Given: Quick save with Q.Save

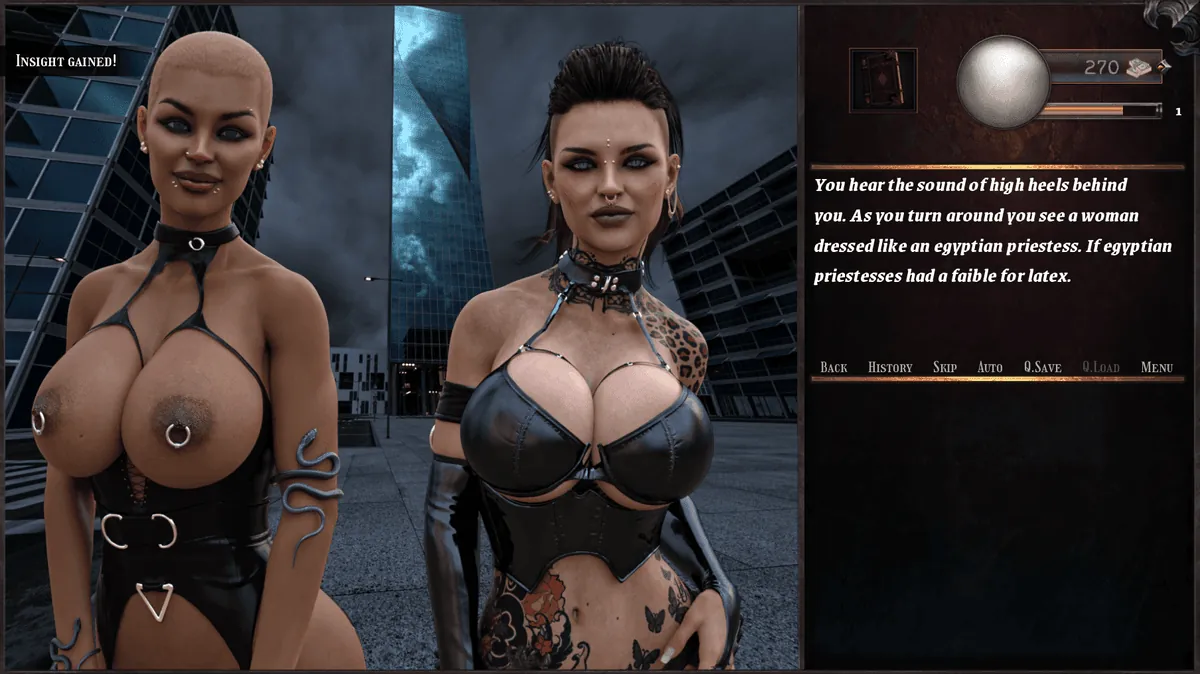Looking at the screenshot, I should [x=1042, y=367].
